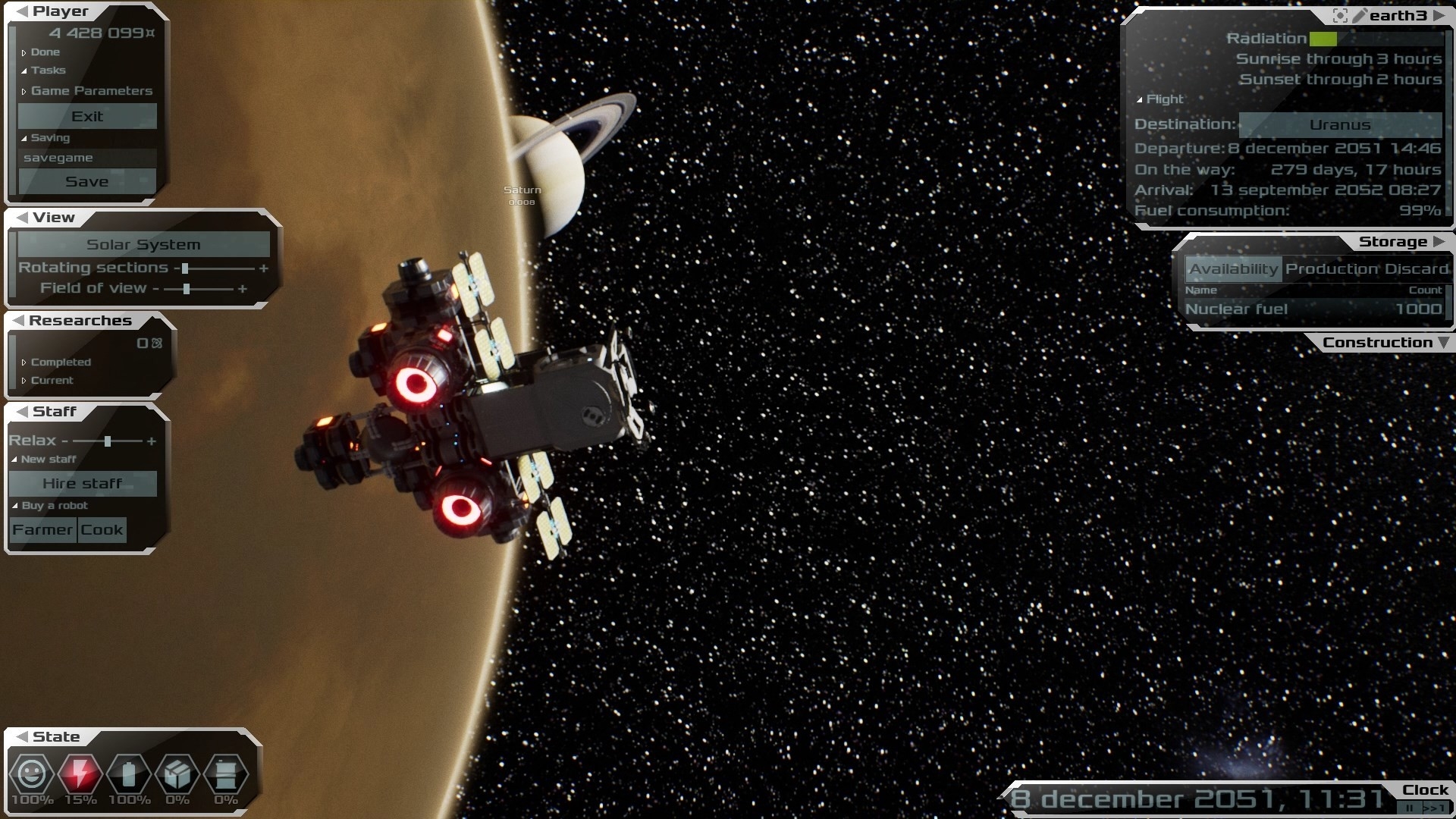This screenshot has height=819, width=1456.
Task: Click the energy lightning bolt state icon
Action: (80, 774)
